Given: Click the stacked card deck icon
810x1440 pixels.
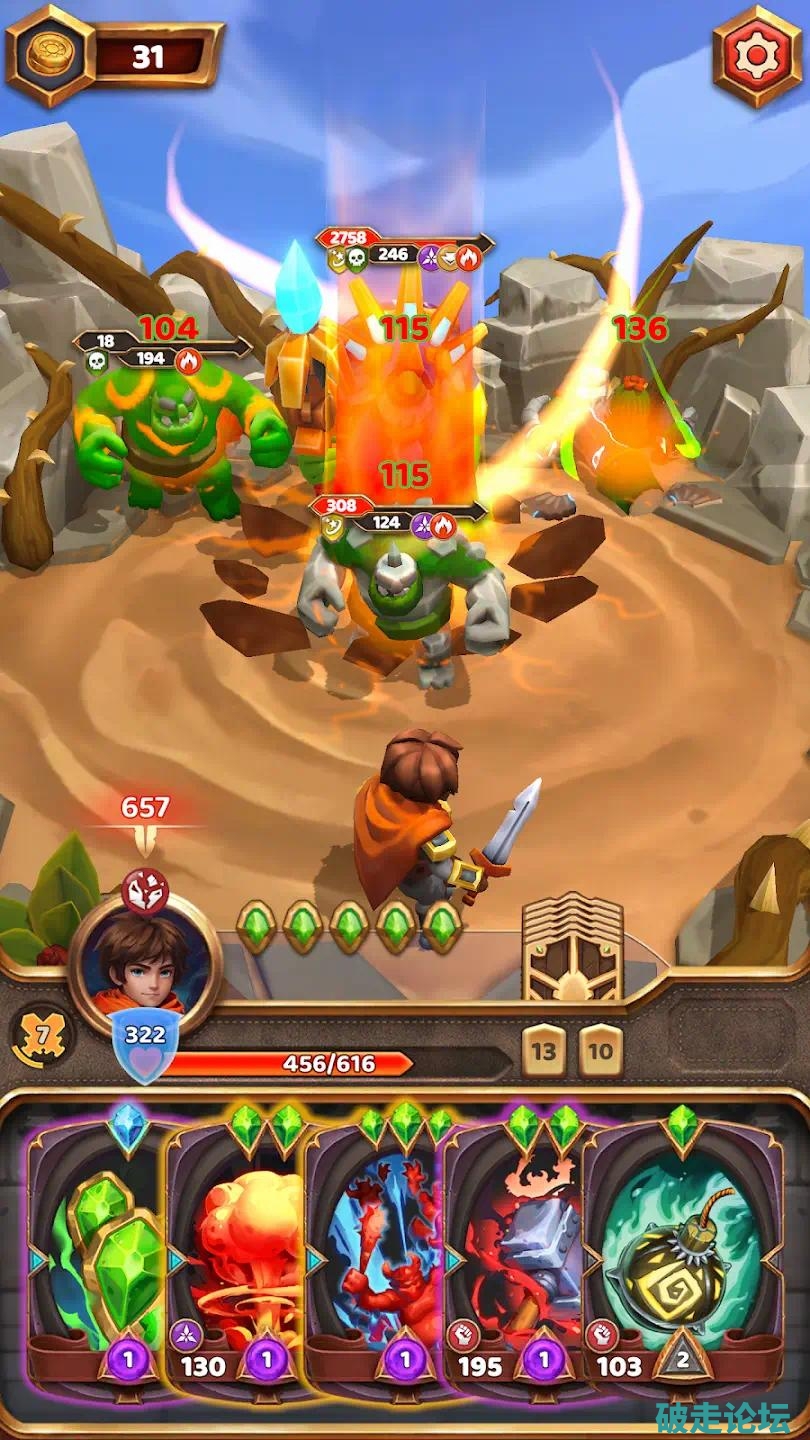Looking at the screenshot, I should click(573, 947).
